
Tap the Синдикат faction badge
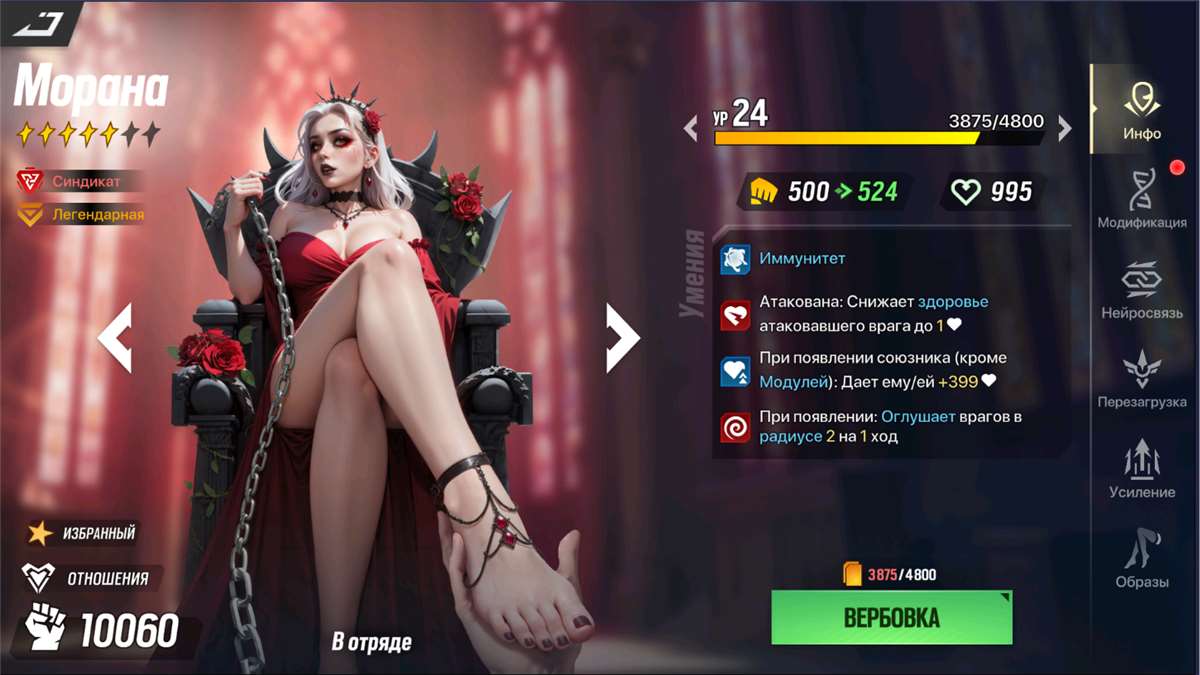[x=80, y=181]
